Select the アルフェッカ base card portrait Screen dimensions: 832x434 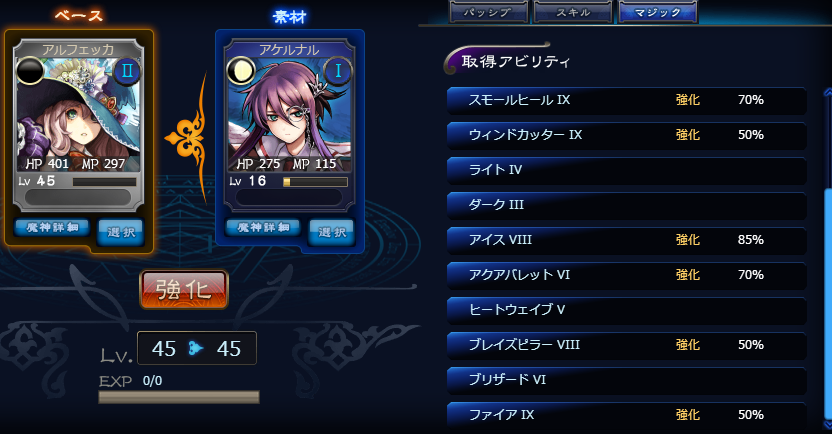pos(79,115)
